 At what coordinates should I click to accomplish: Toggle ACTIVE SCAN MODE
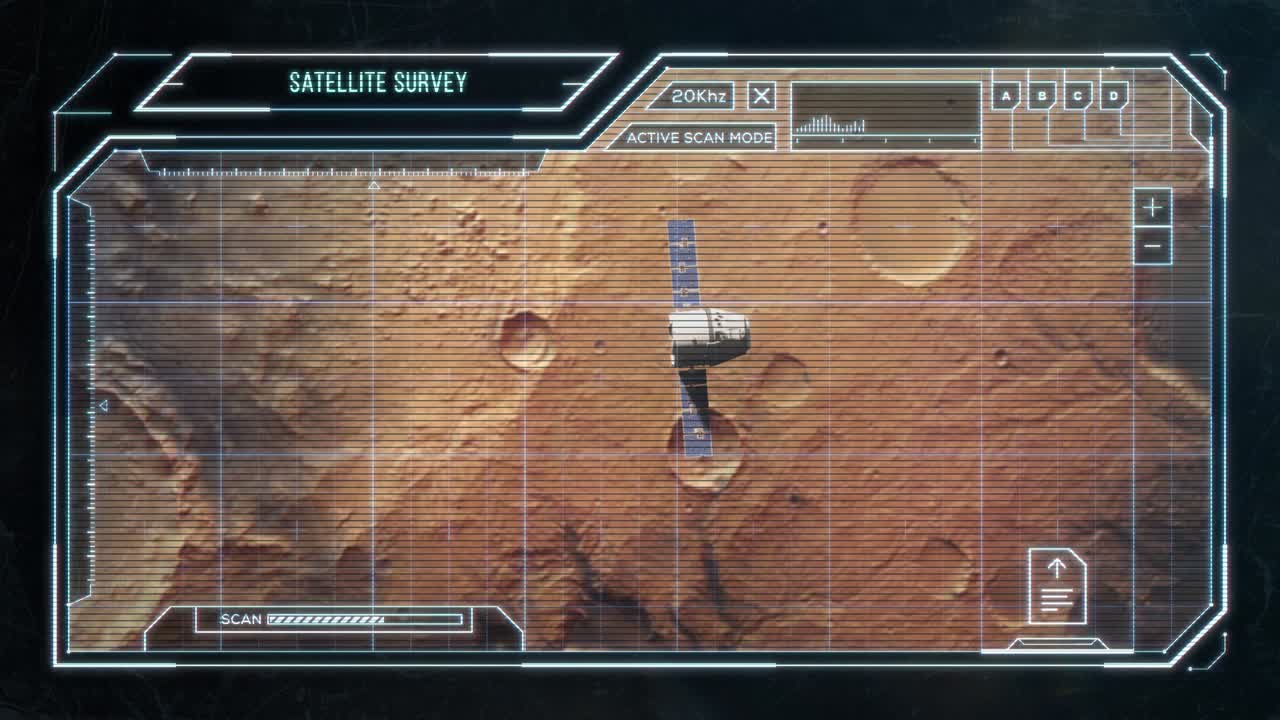tap(700, 138)
